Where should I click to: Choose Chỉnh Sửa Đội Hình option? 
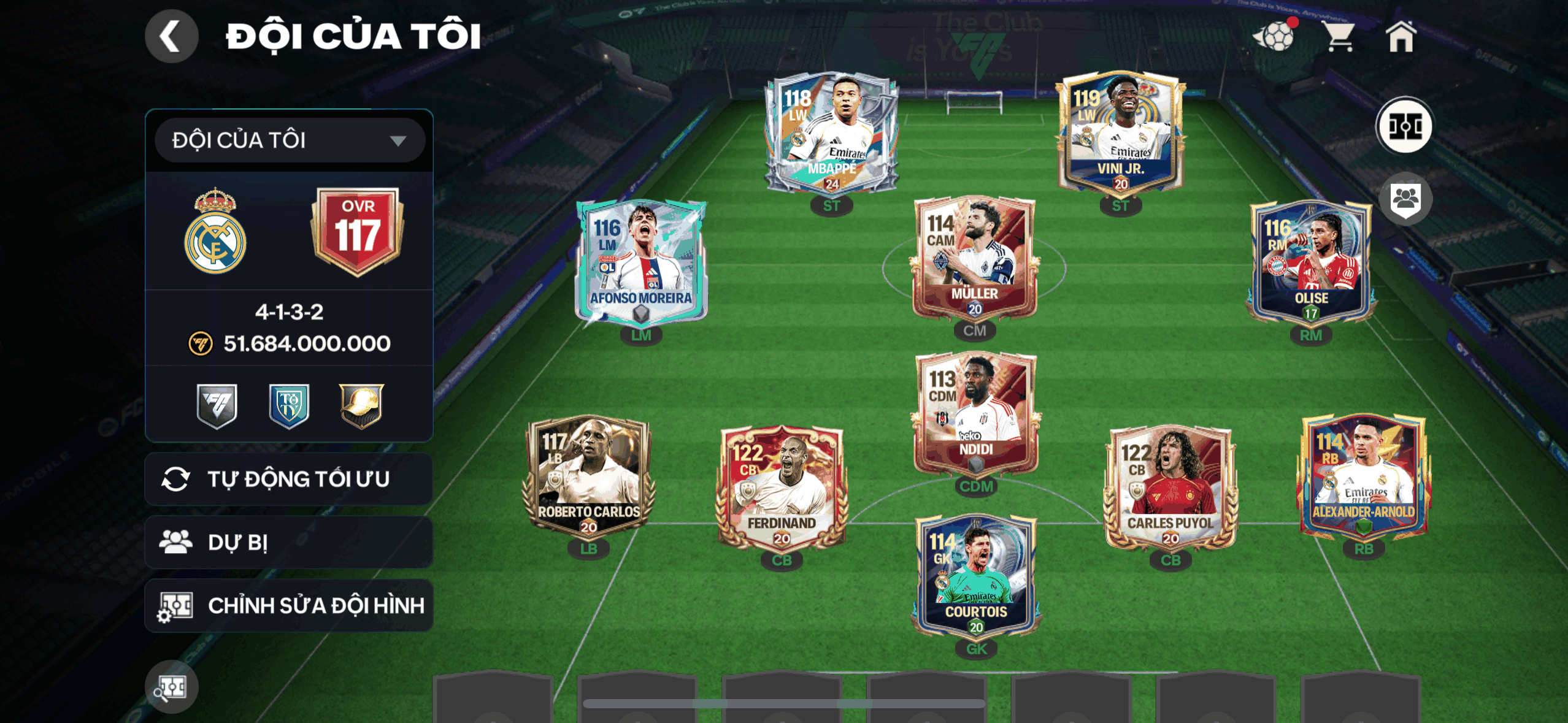point(289,606)
